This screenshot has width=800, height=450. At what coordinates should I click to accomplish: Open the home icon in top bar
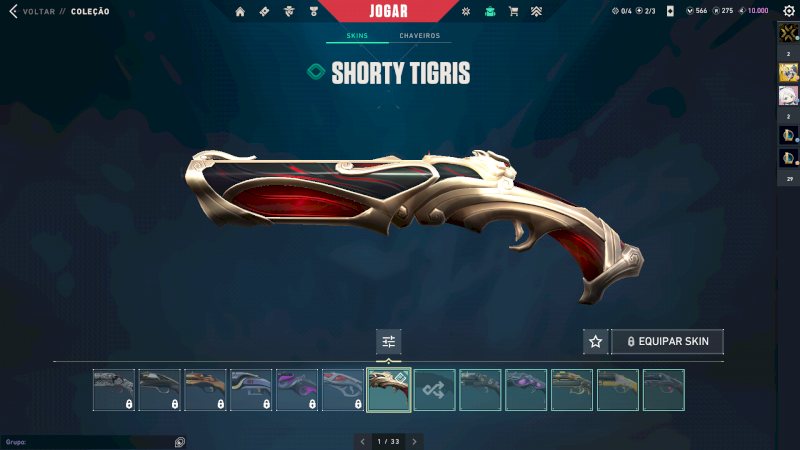[x=240, y=12]
